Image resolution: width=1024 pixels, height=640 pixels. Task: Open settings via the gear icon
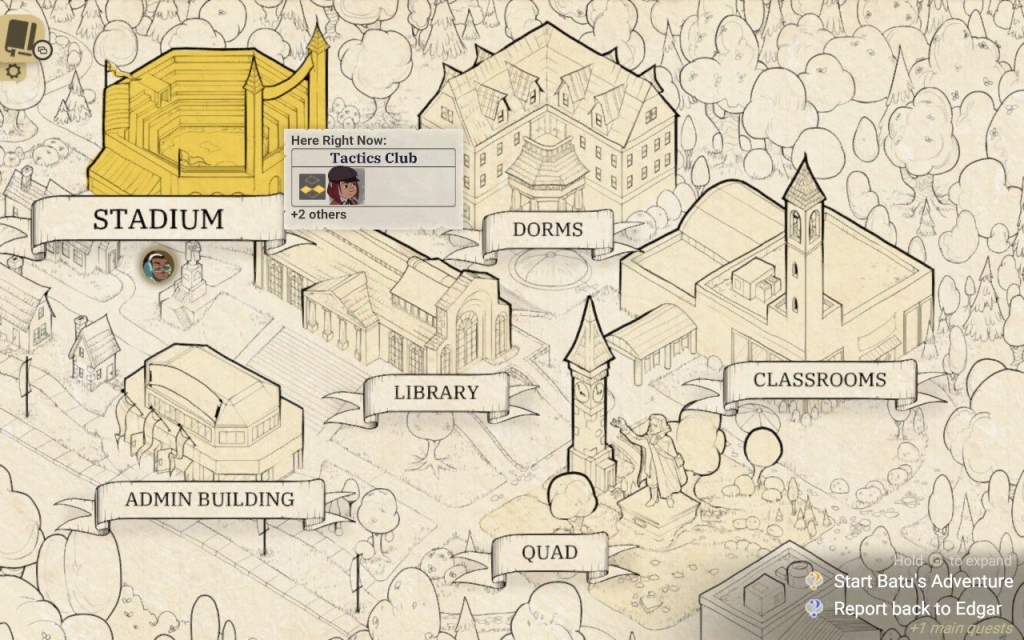pos(13,72)
